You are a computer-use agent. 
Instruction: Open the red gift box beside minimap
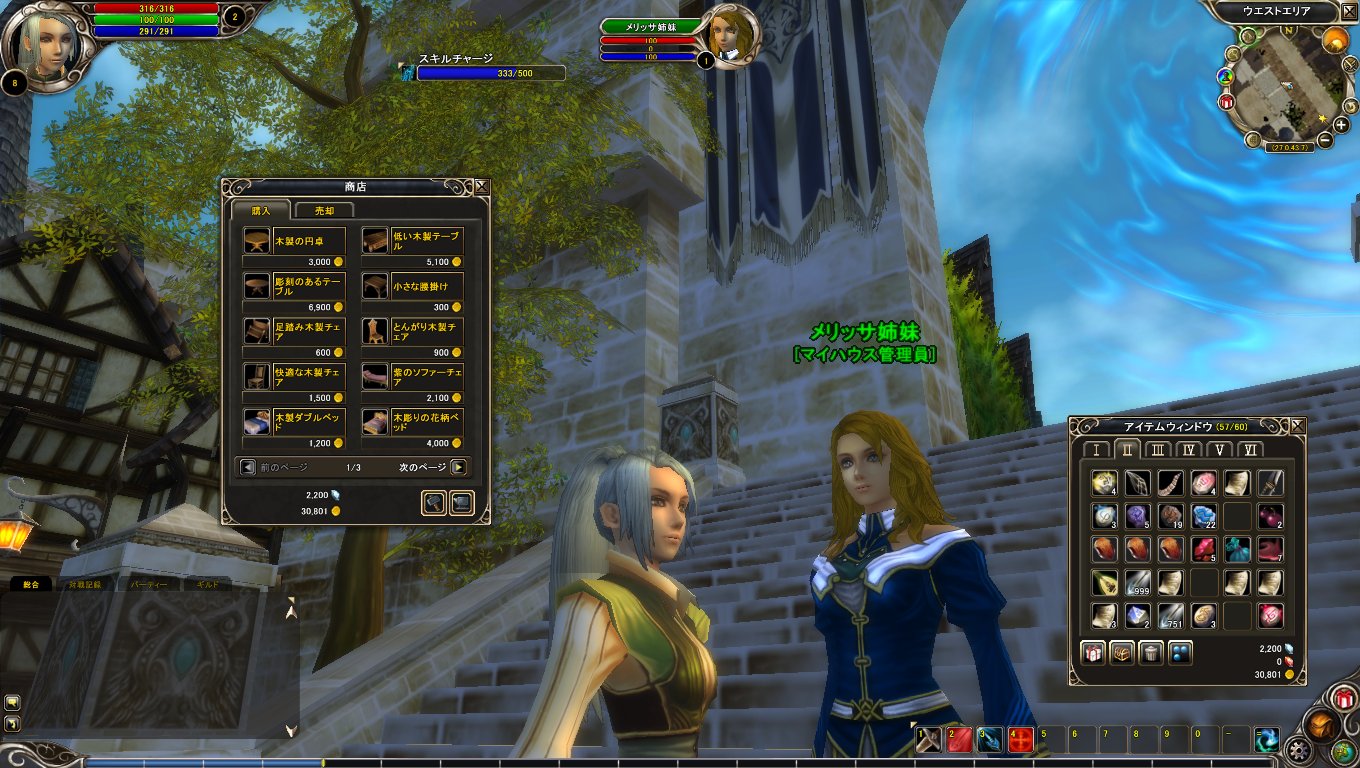[1227, 101]
